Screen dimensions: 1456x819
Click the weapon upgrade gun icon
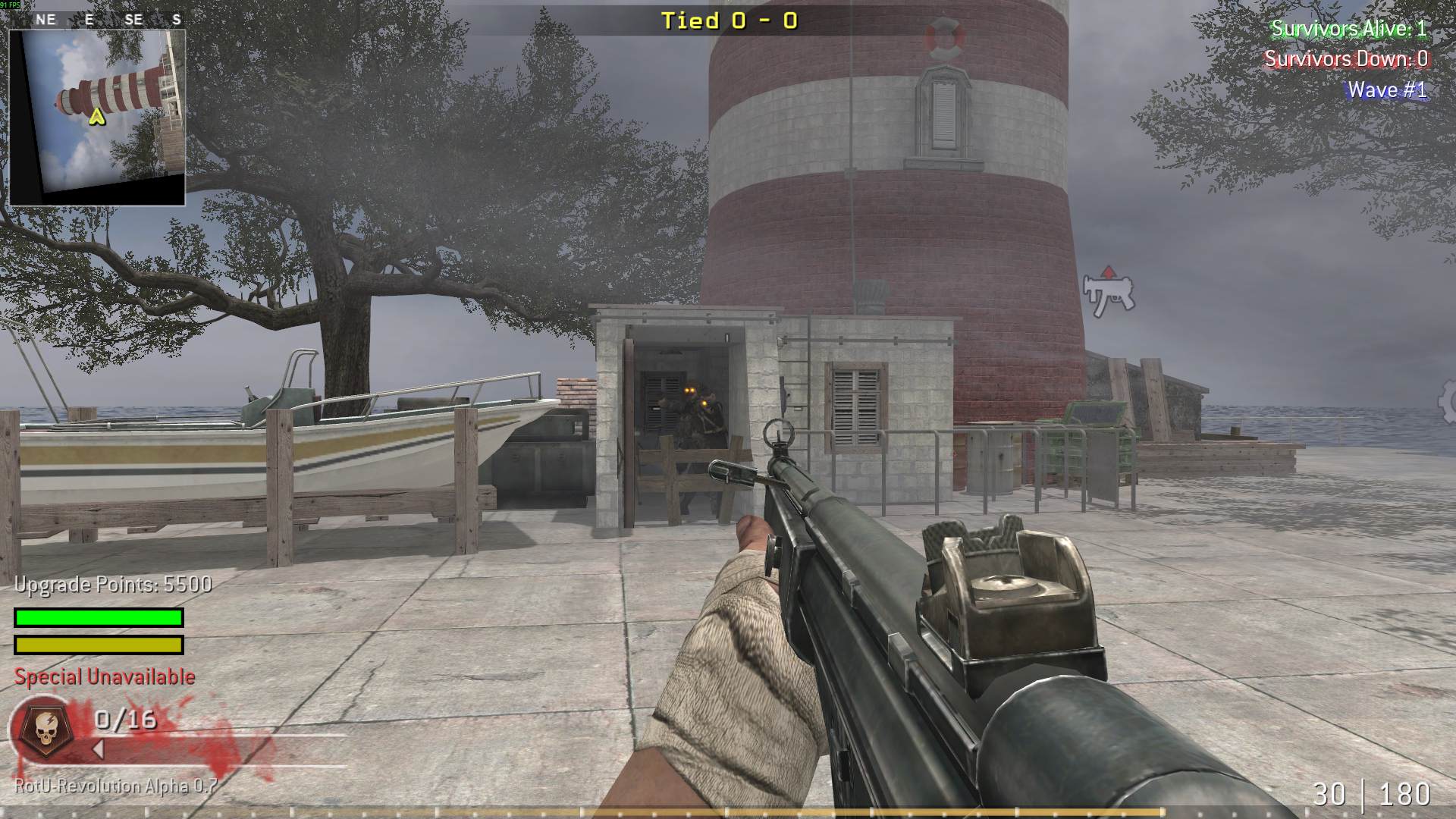coord(1107,292)
